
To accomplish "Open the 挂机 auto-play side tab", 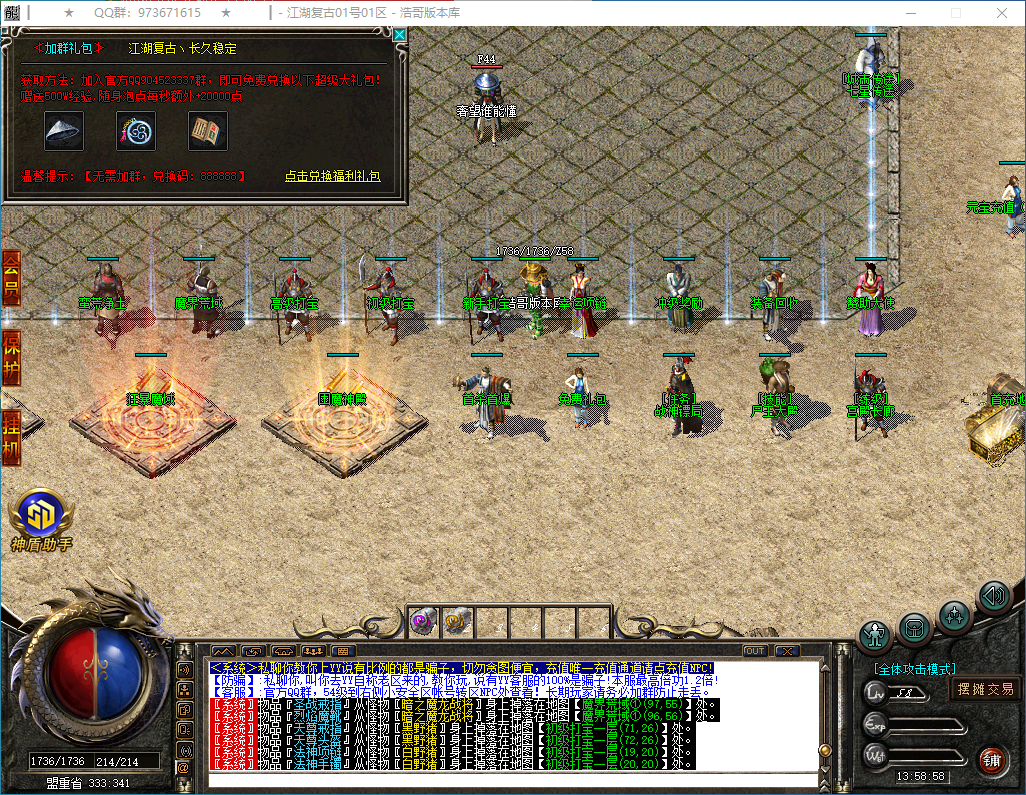I will tap(11, 436).
